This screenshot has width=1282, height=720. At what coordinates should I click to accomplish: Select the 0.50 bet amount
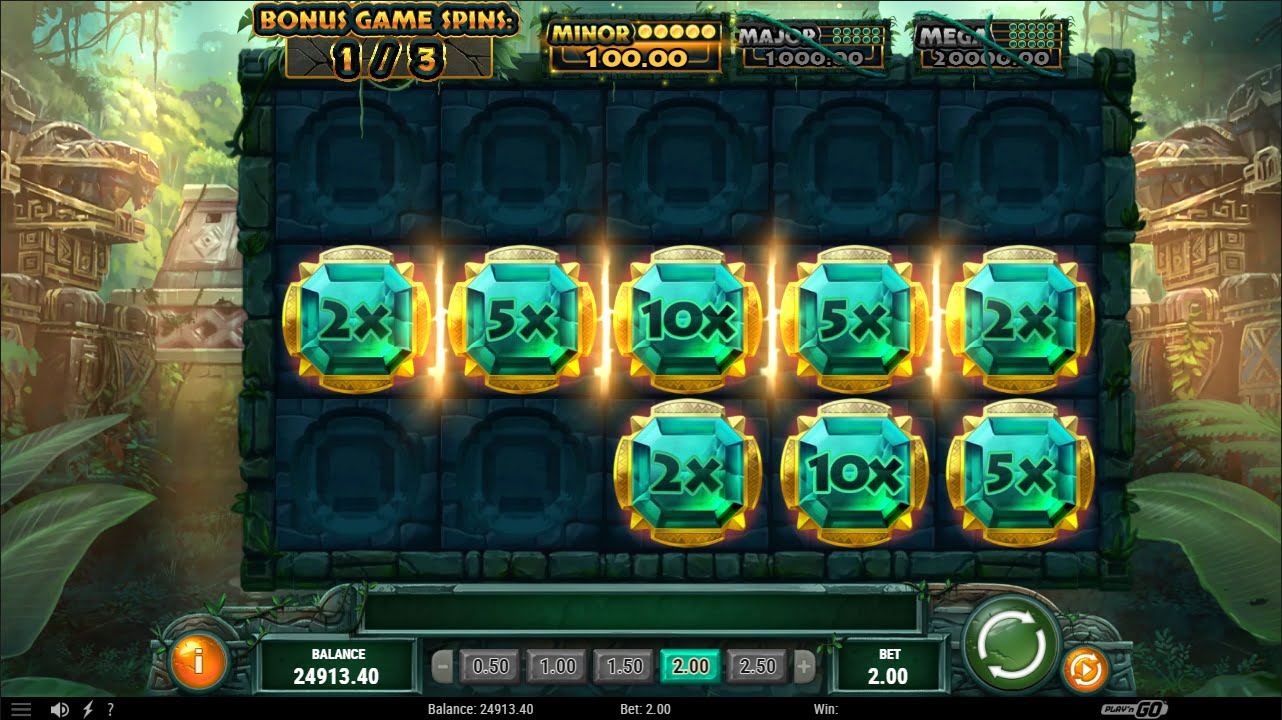(x=490, y=666)
